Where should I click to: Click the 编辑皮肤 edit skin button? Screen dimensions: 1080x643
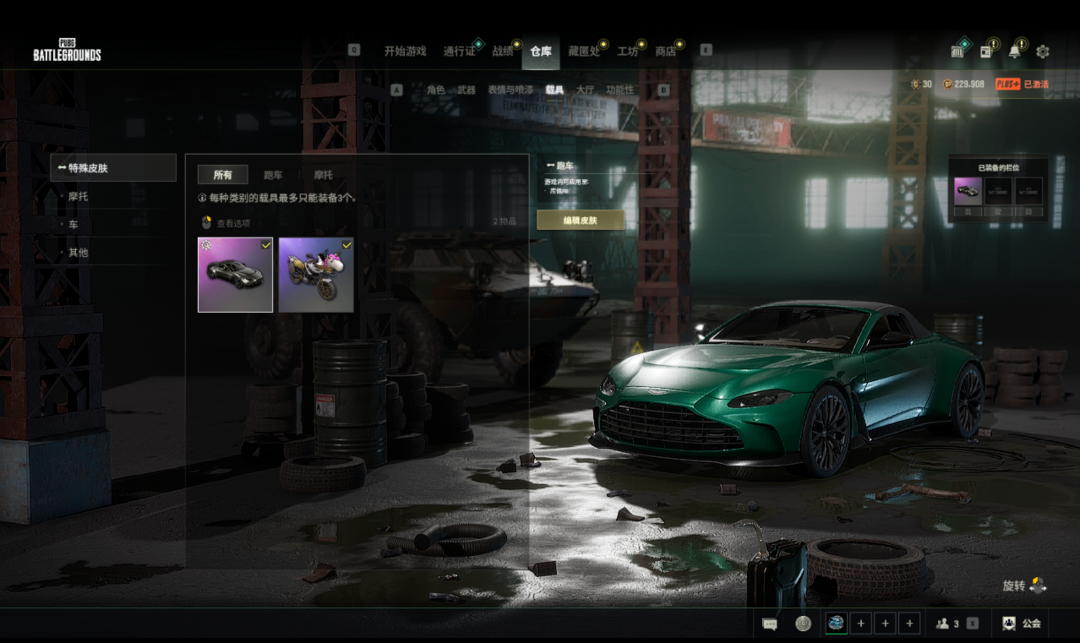point(580,220)
